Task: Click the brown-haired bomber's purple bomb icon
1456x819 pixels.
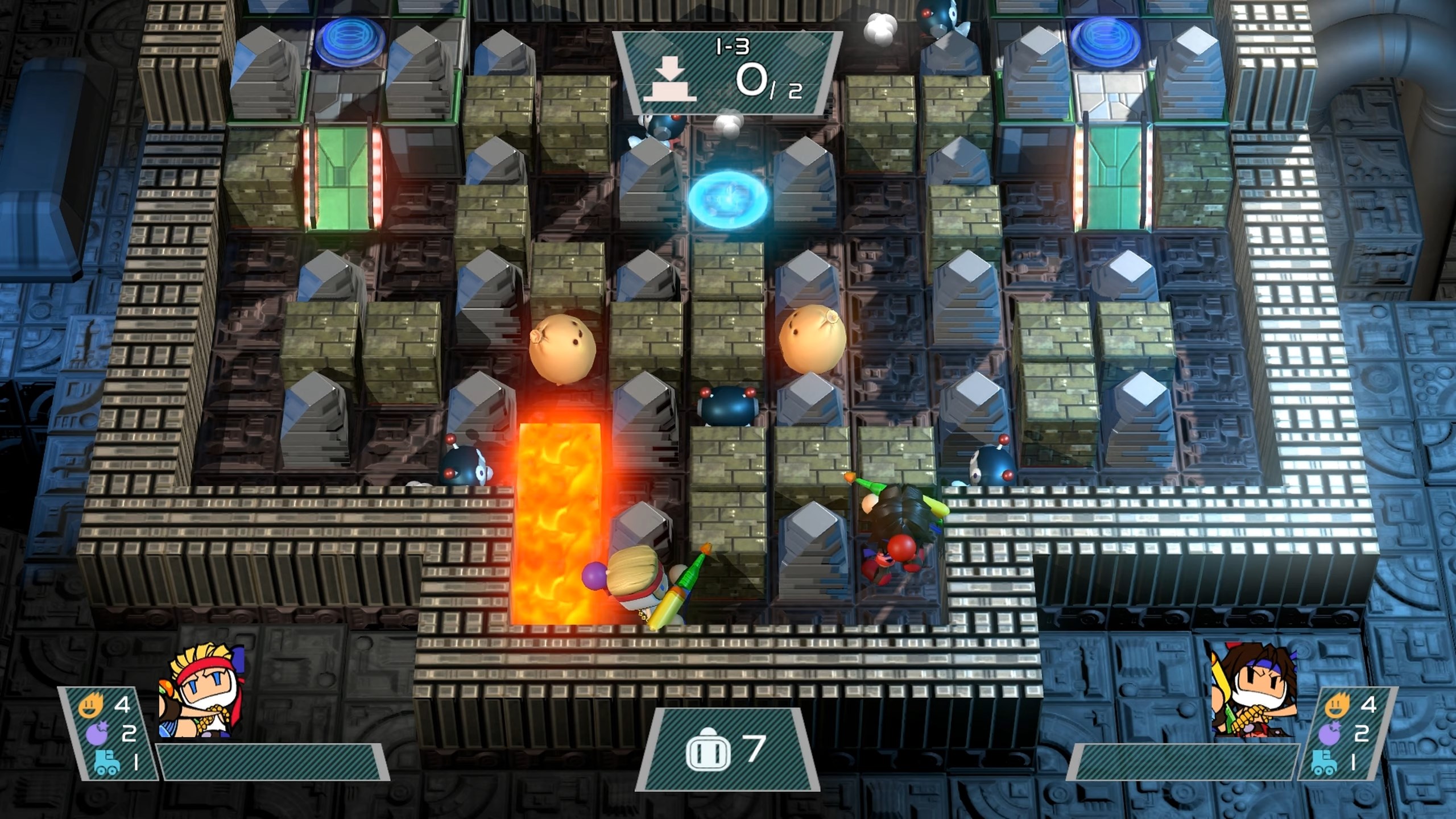Action: tap(1331, 734)
